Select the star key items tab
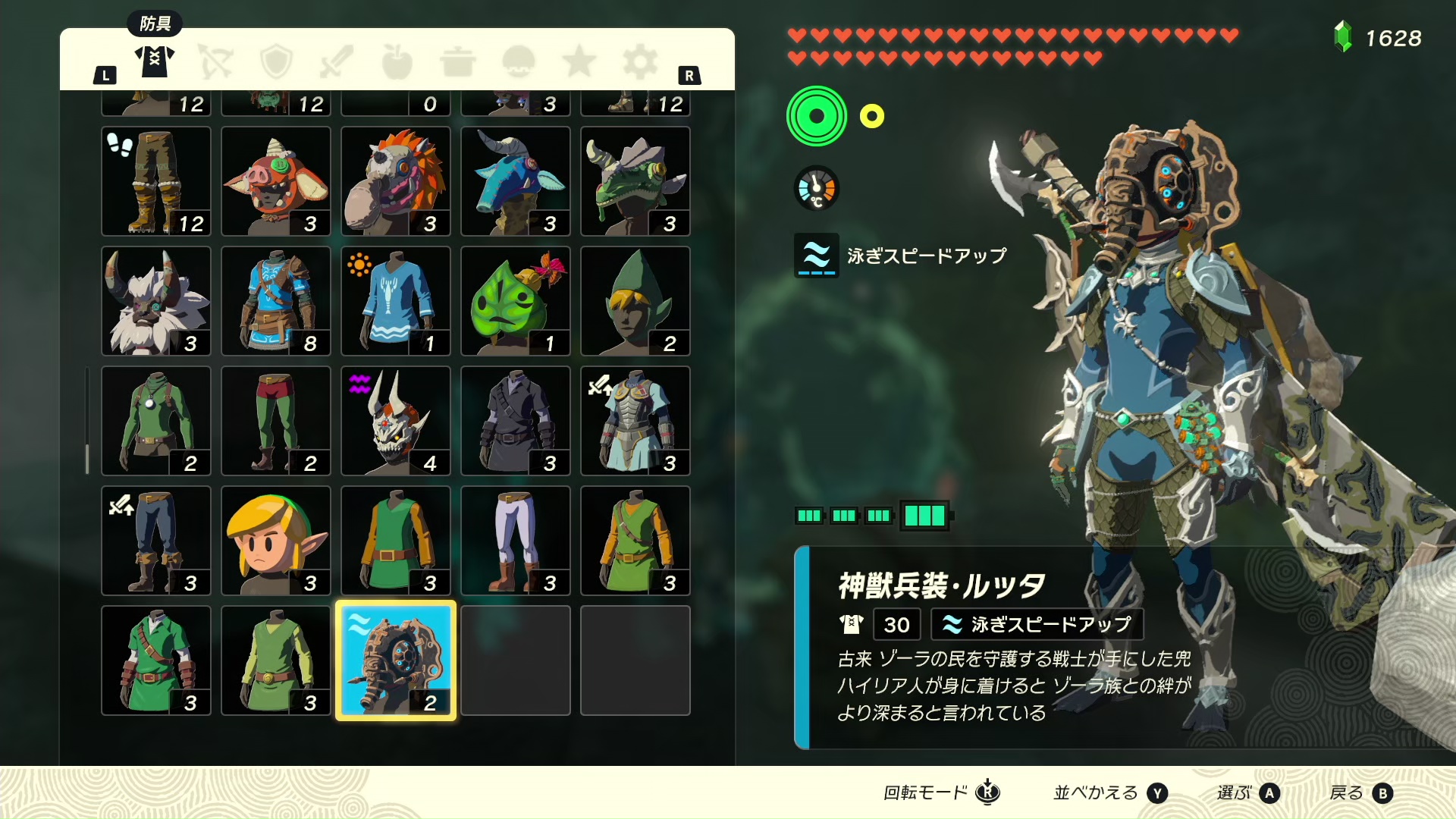This screenshot has width=1456, height=819. pos(579,61)
